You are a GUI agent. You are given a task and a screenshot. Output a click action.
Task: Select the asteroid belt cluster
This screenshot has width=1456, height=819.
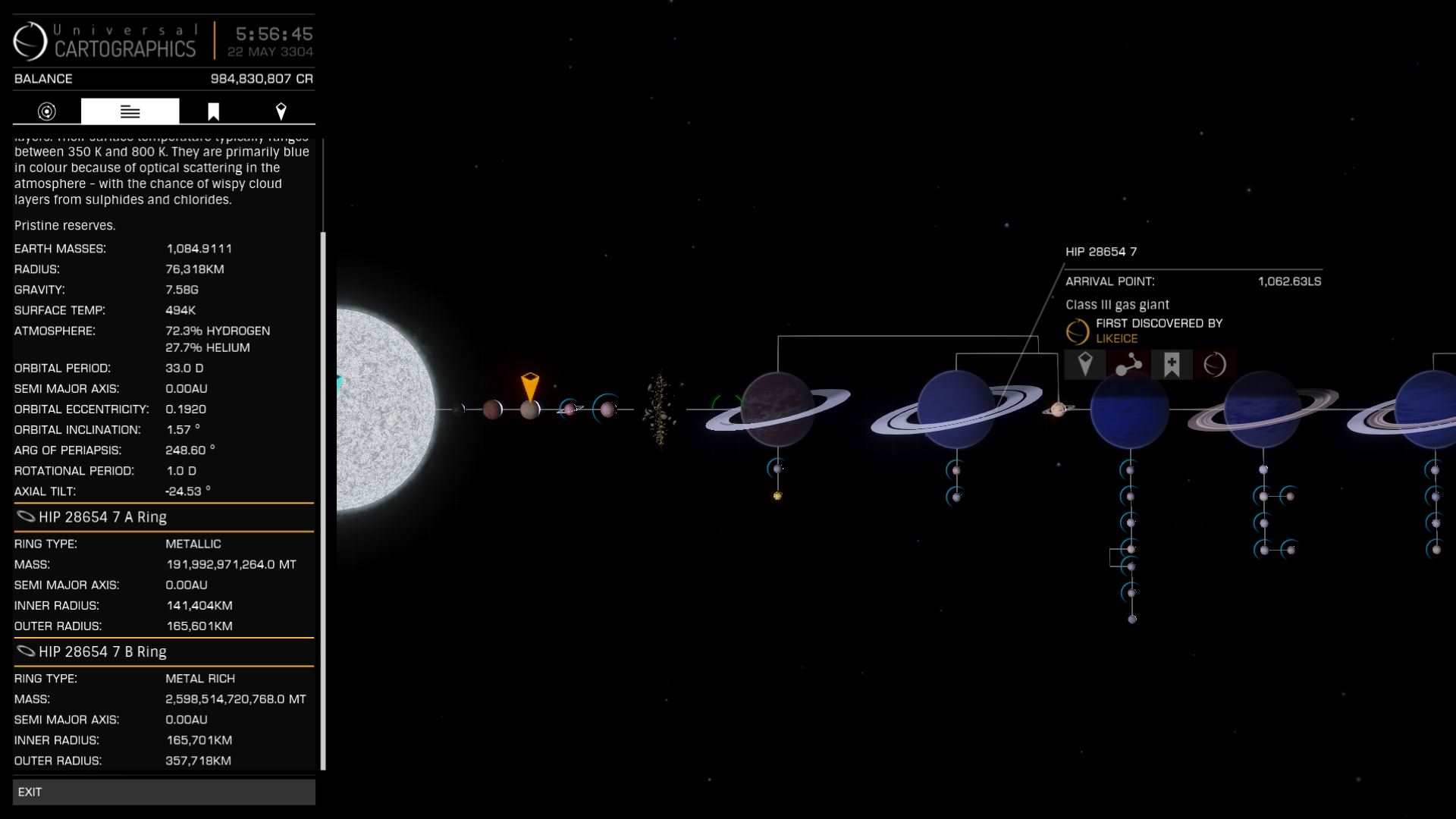tap(658, 409)
